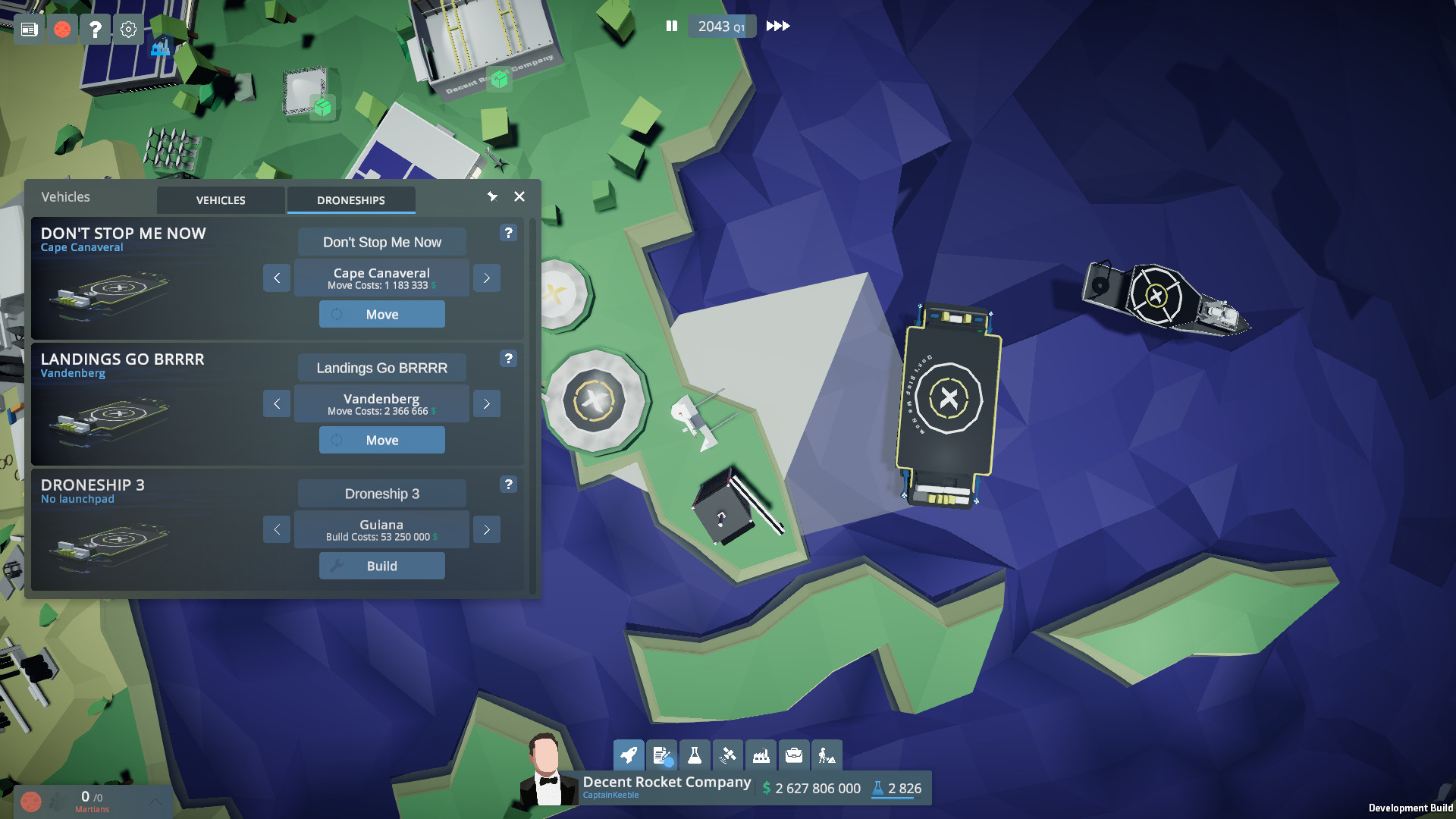Viewport: 1456px width, 819px height.
Task: Click left arrow beside Vandenberg location
Action: [277, 403]
